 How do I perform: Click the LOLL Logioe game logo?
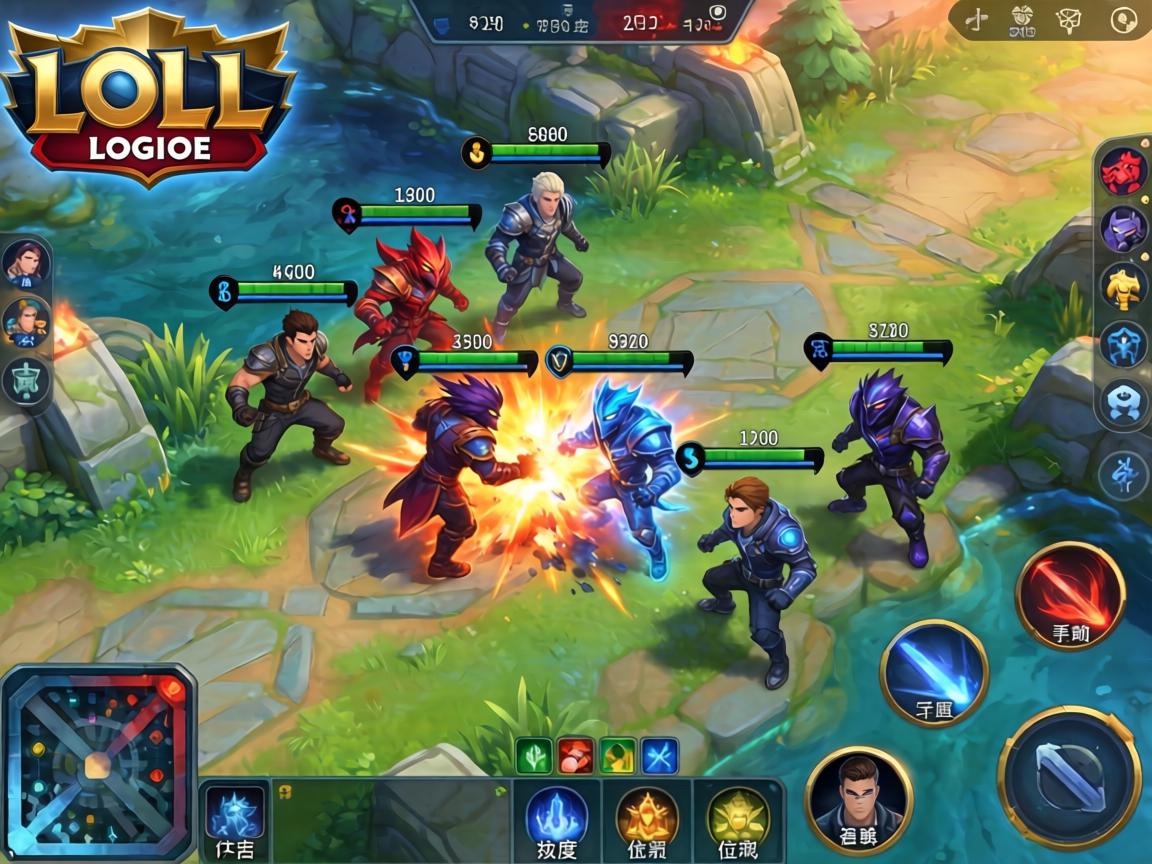pyautogui.click(x=149, y=95)
